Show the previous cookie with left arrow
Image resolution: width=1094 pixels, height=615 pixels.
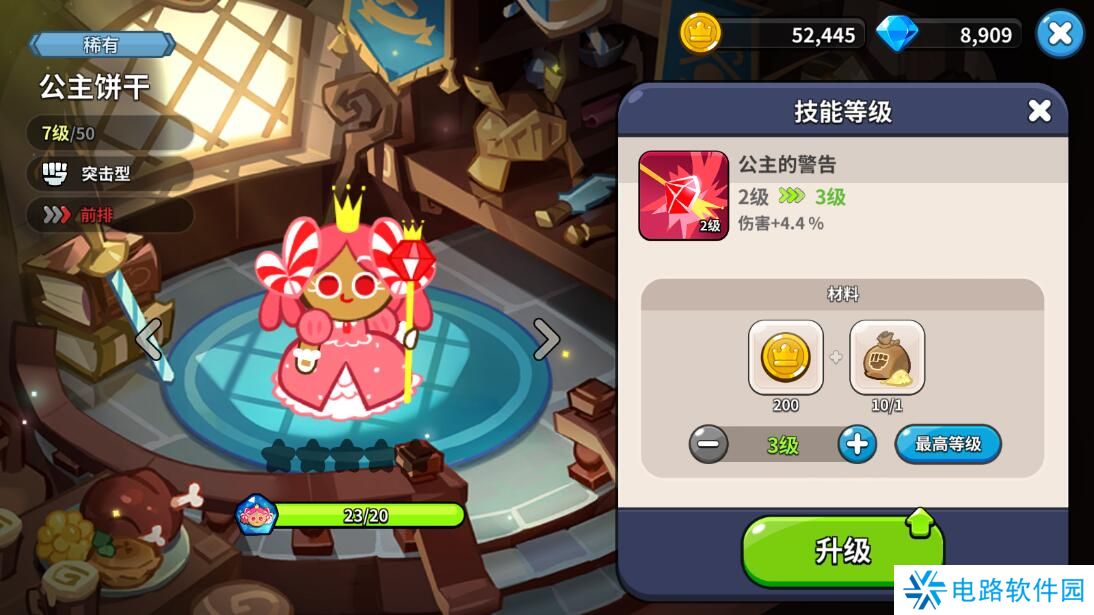click(x=149, y=340)
